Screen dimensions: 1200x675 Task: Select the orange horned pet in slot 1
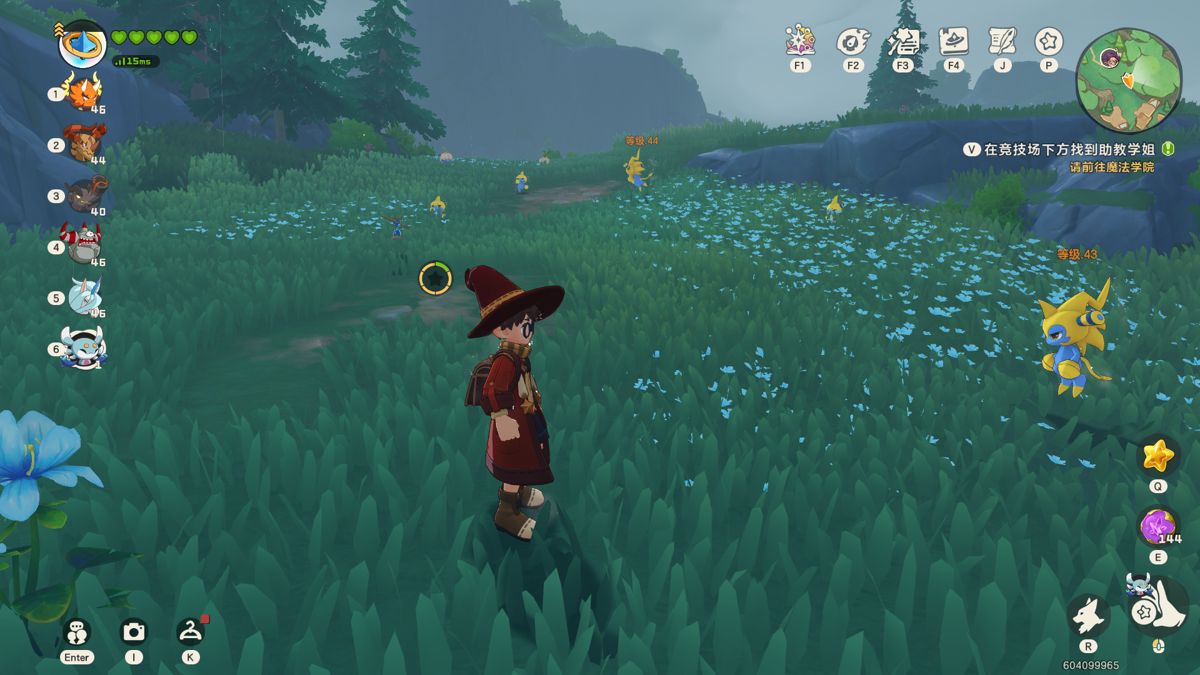82,94
